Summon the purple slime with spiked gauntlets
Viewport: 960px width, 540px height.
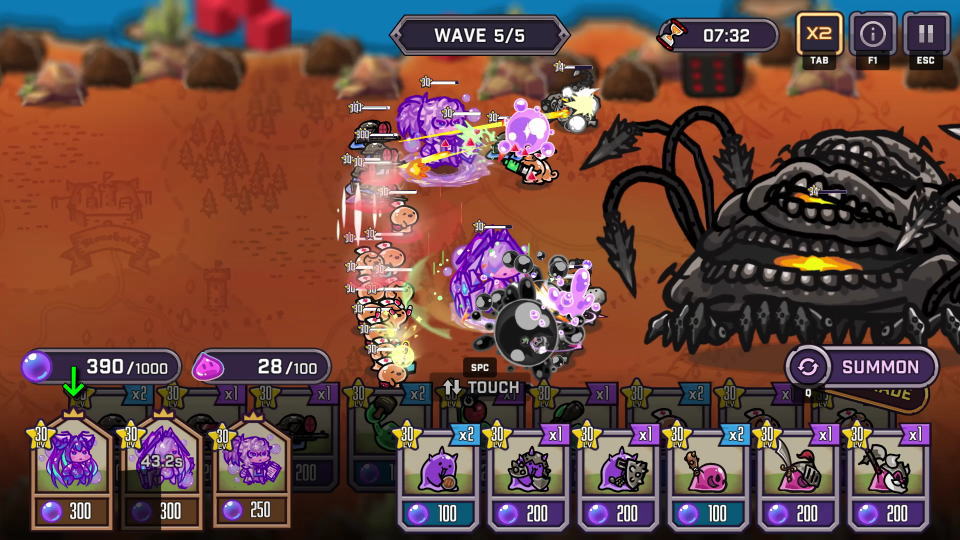[x=530, y=475]
